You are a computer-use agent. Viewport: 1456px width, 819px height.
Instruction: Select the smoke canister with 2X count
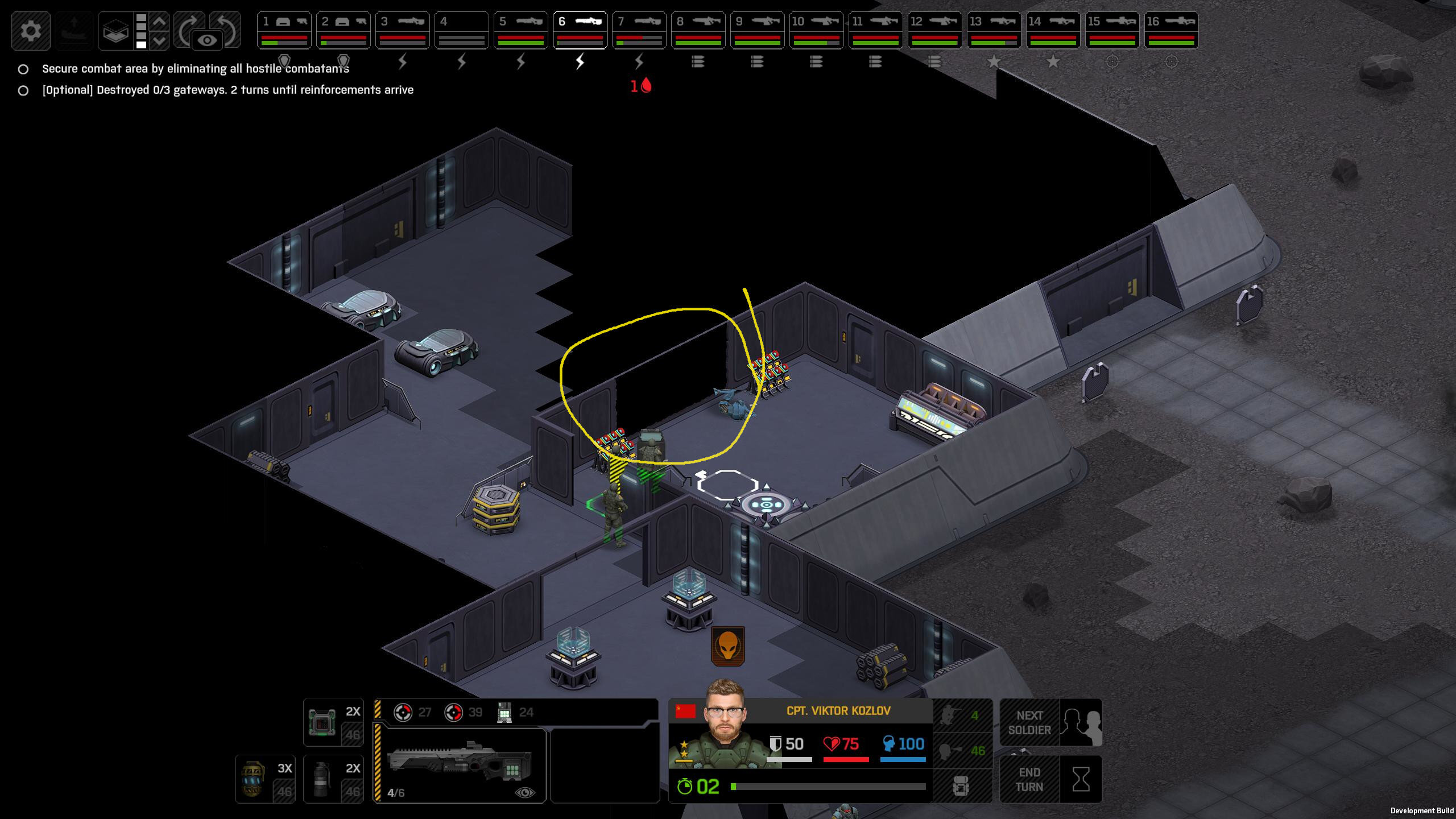click(333, 779)
